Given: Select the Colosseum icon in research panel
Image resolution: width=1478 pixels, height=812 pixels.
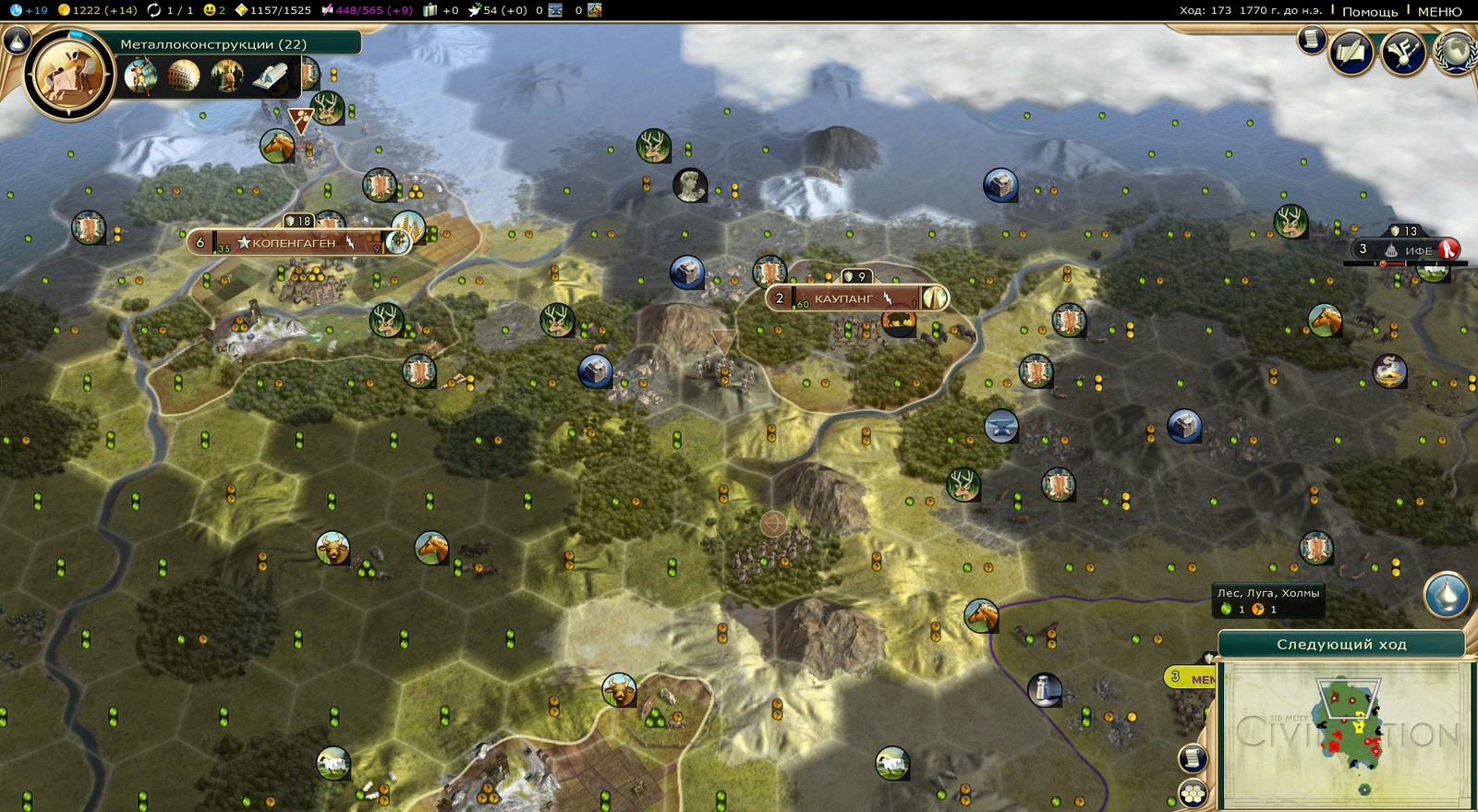Looking at the screenshot, I should point(183,75).
